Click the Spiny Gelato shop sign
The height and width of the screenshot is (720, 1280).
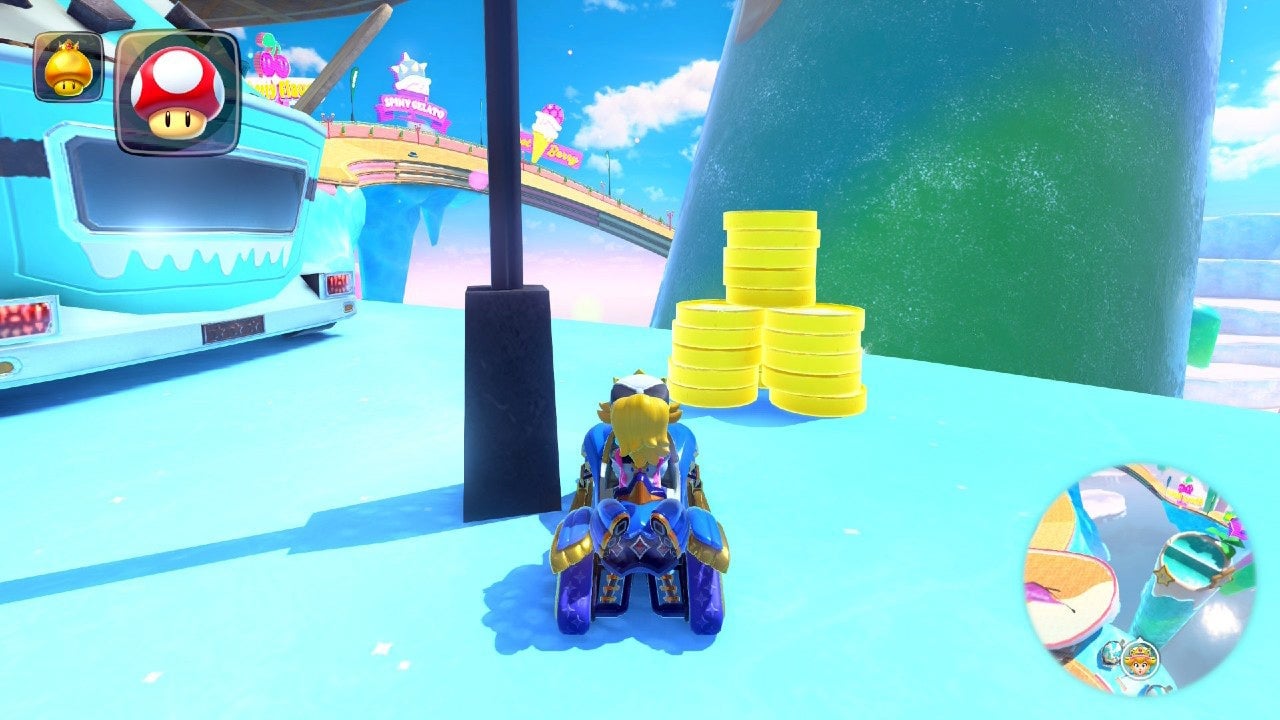414,108
